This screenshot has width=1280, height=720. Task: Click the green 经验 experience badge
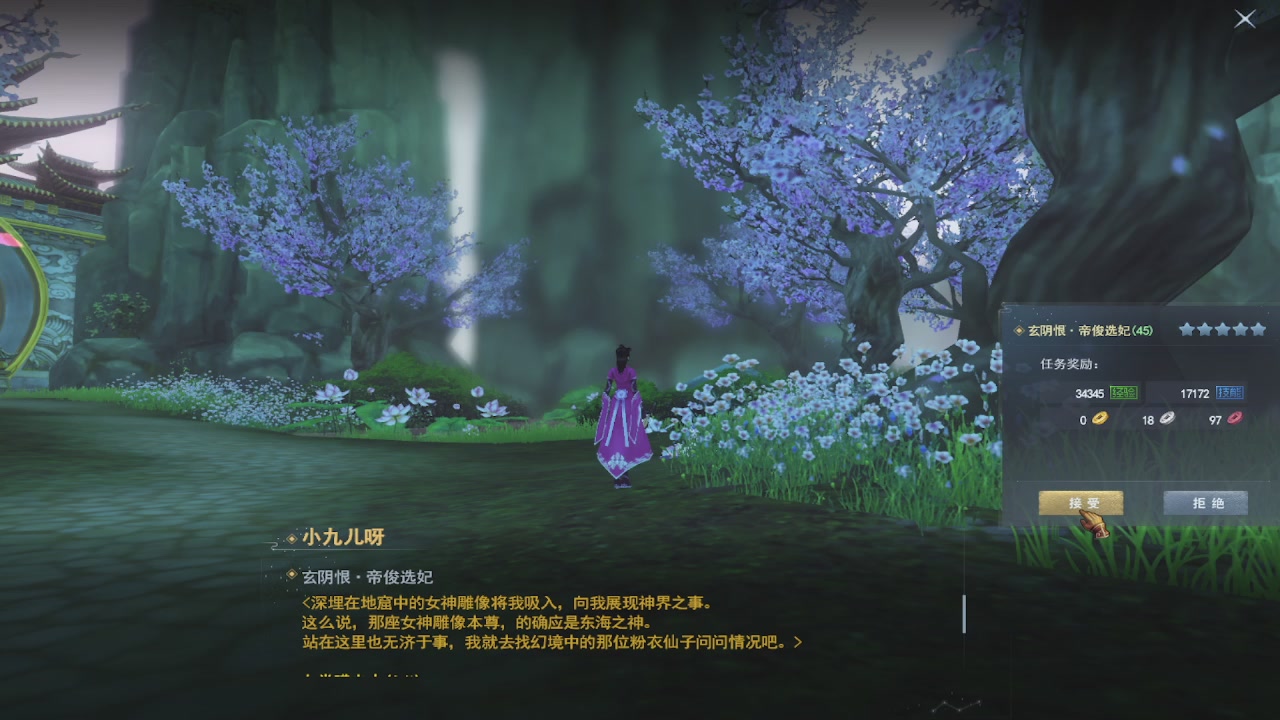pyautogui.click(x=1126, y=394)
